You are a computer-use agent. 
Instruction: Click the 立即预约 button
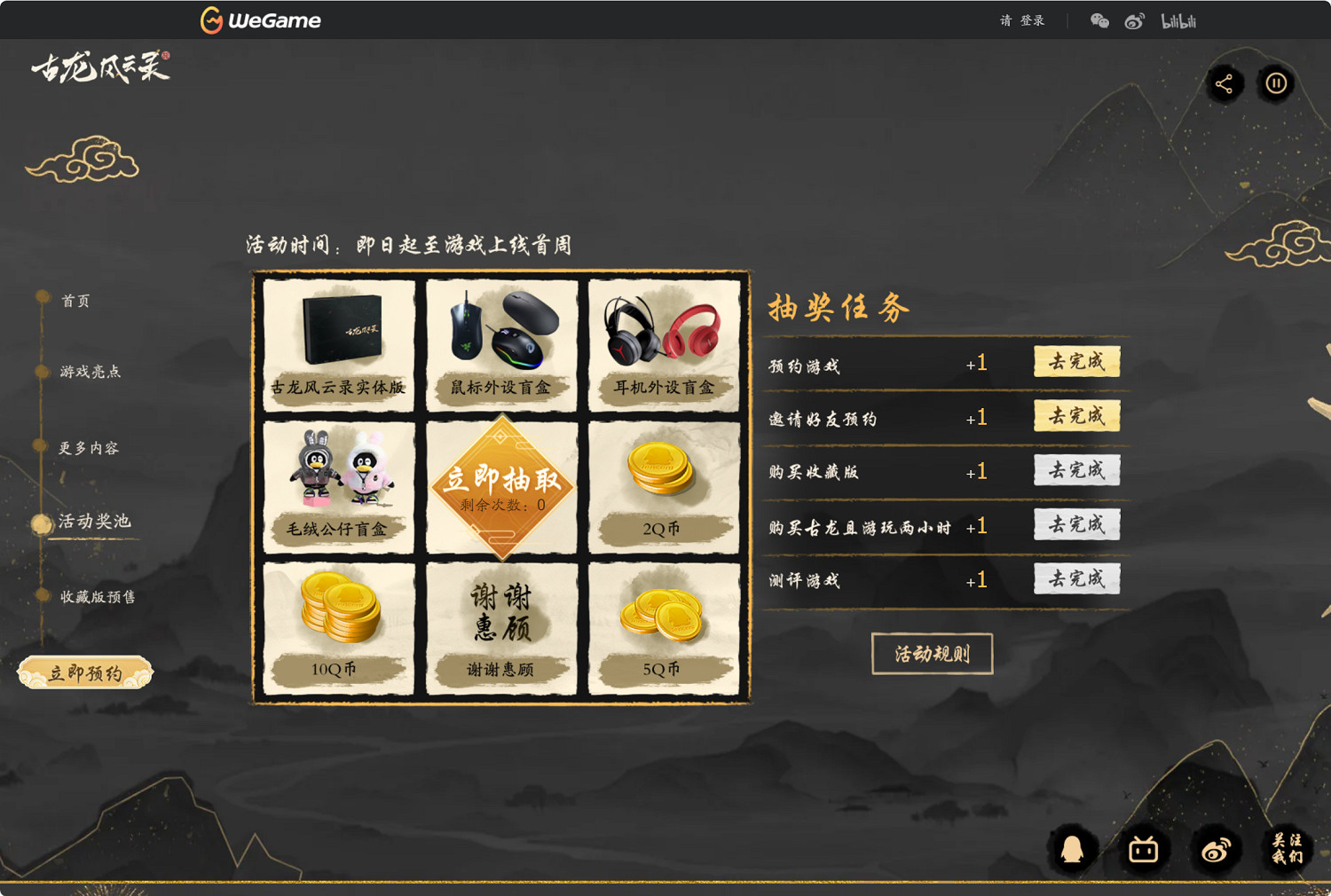[85, 672]
